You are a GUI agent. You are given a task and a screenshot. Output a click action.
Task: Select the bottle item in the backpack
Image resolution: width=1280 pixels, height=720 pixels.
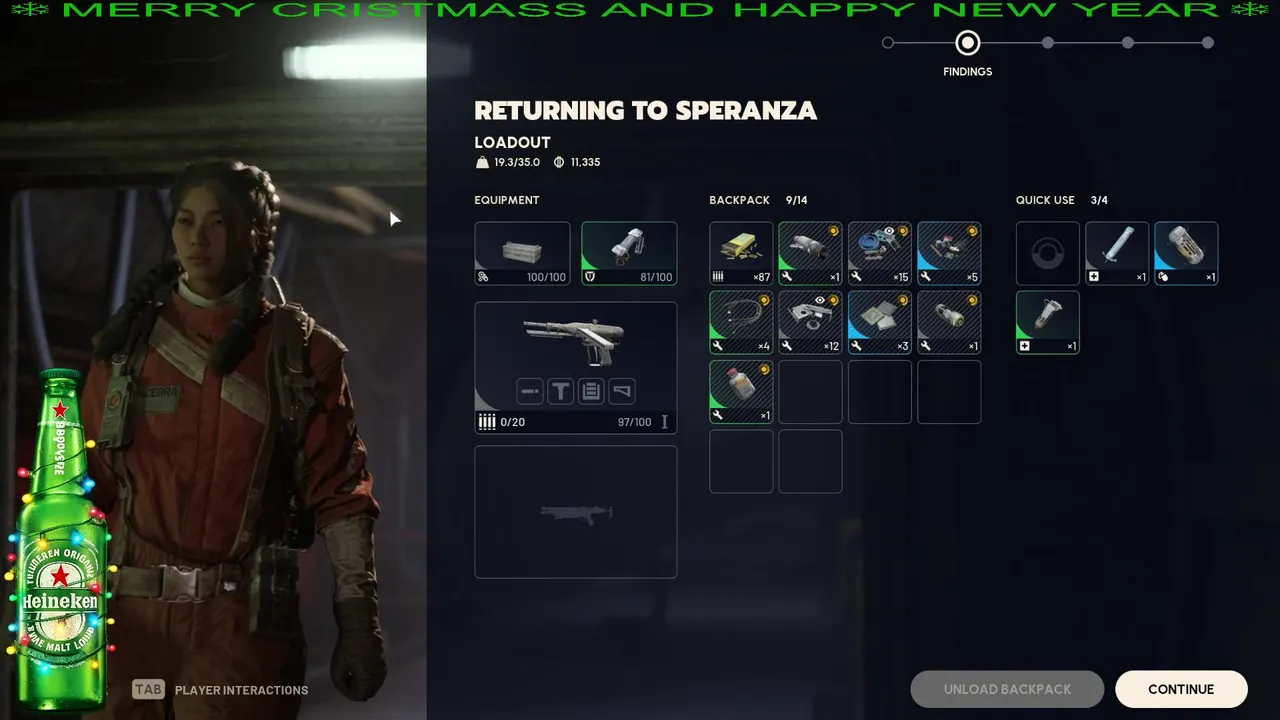(741, 391)
